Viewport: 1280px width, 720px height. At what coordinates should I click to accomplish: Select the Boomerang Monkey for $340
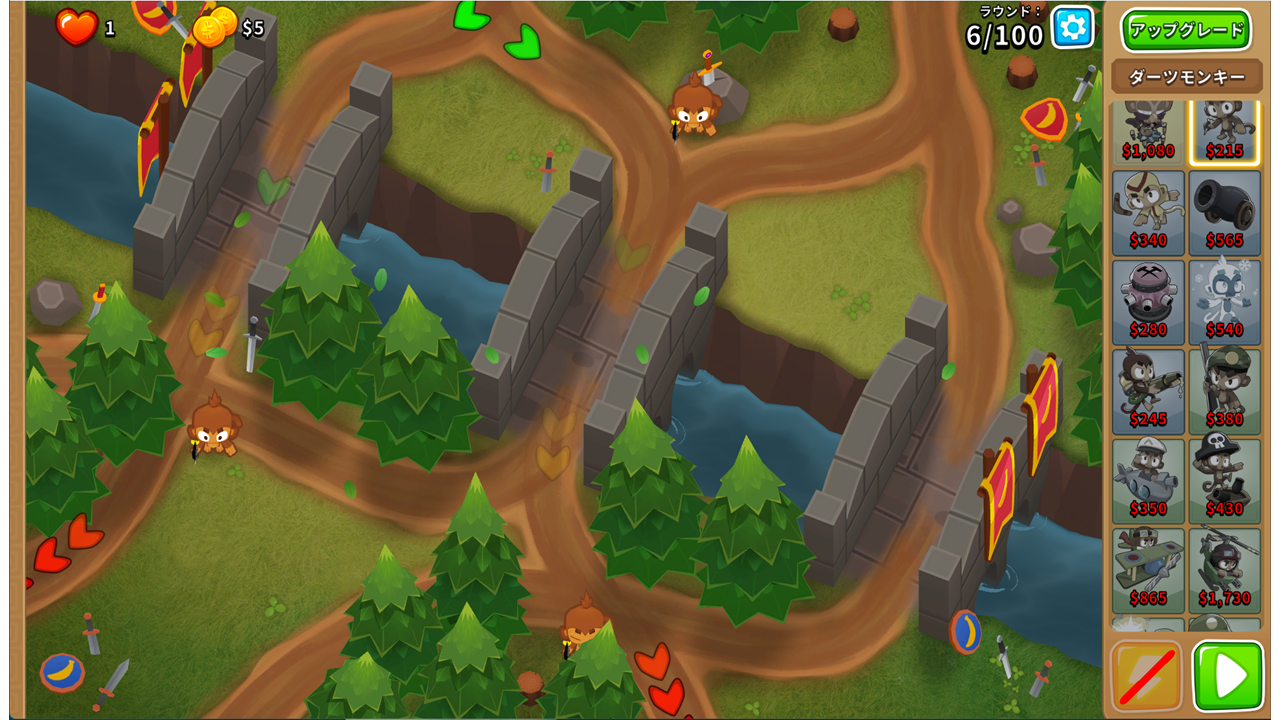click(x=1148, y=213)
